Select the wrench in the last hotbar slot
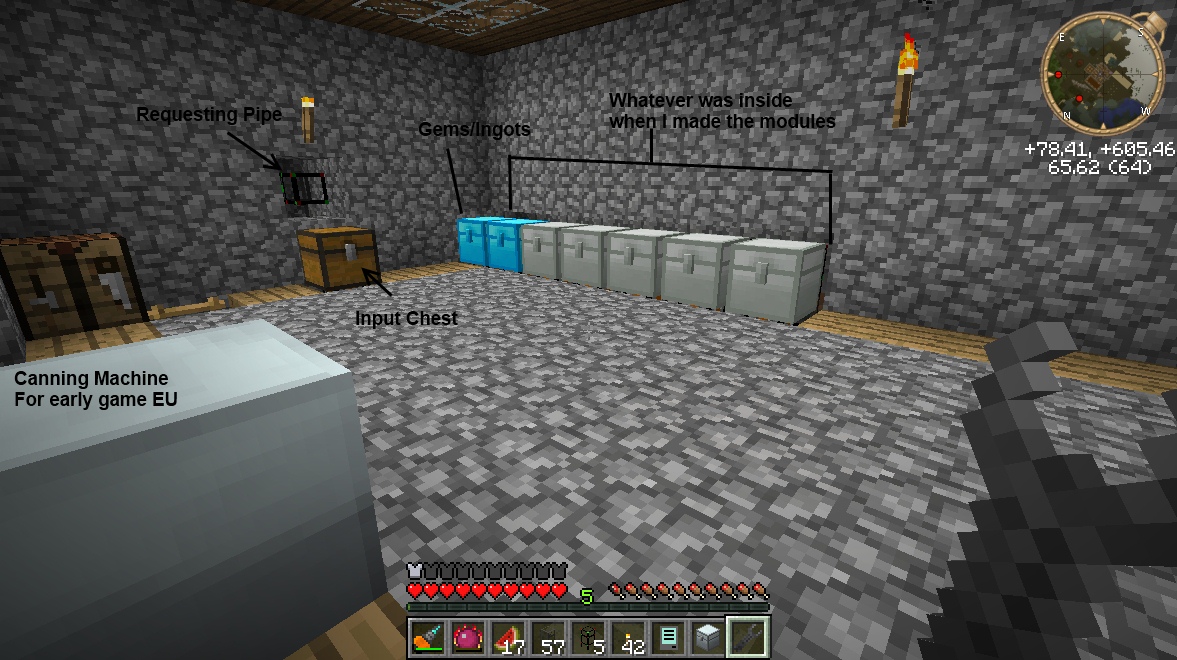 (x=747, y=637)
